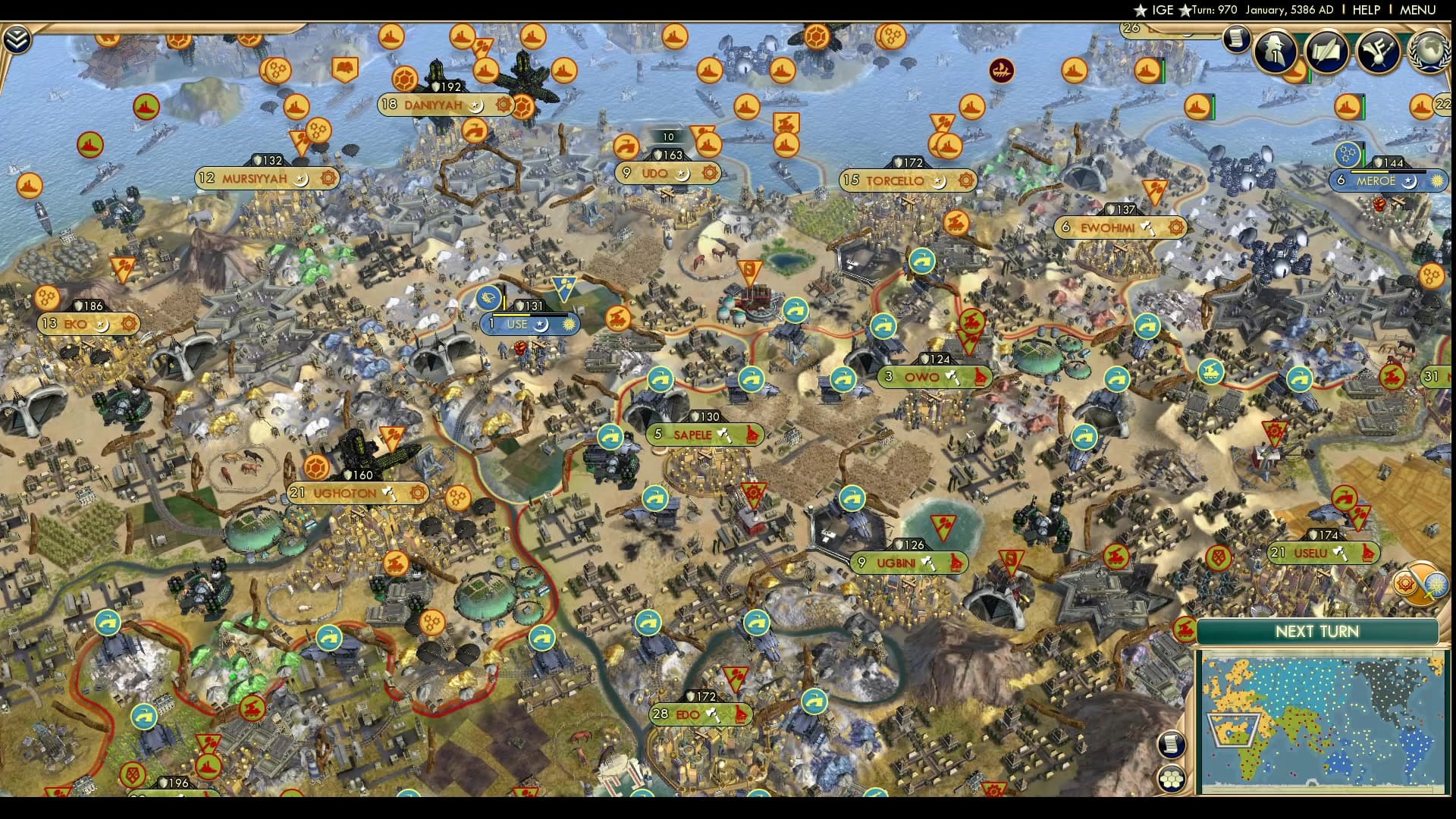The height and width of the screenshot is (819, 1456).
Task: Open the notification log scroll icon top right
Action: coord(1237,40)
